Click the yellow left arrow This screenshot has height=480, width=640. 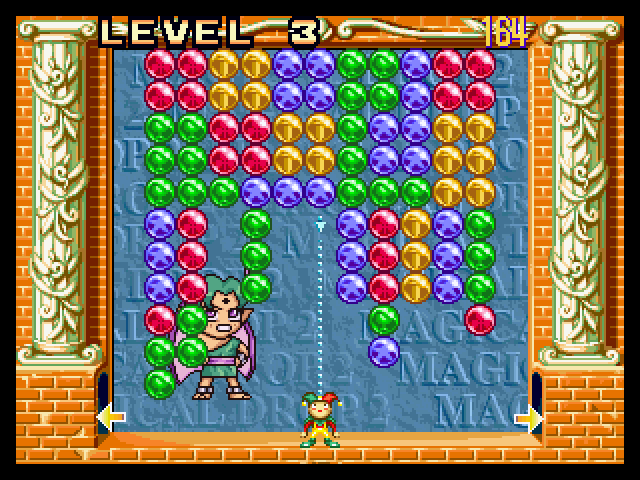[110, 415]
